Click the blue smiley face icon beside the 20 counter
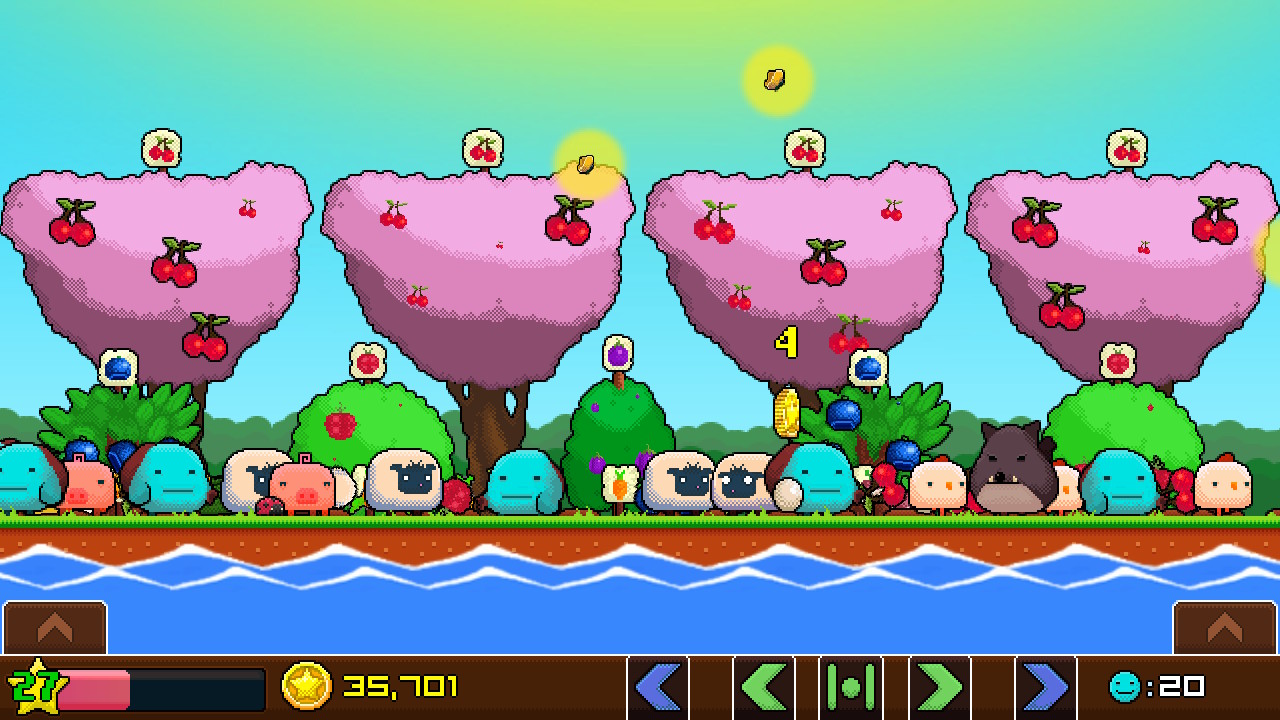This screenshot has height=720, width=1280. (1124, 687)
